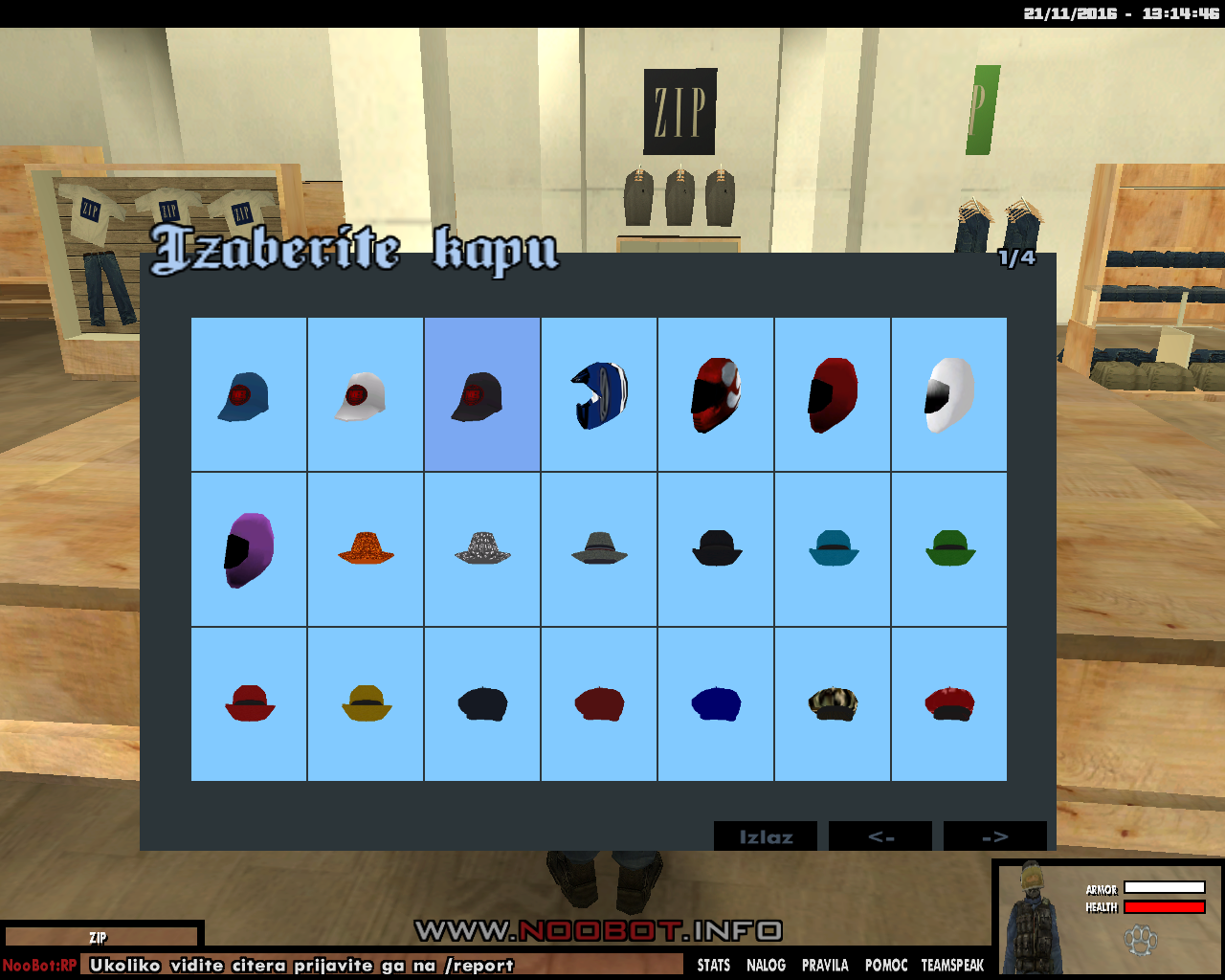The width and height of the screenshot is (1225, 980).
Task: Select the green bowler hat
Action: click(x=949, y=549)
